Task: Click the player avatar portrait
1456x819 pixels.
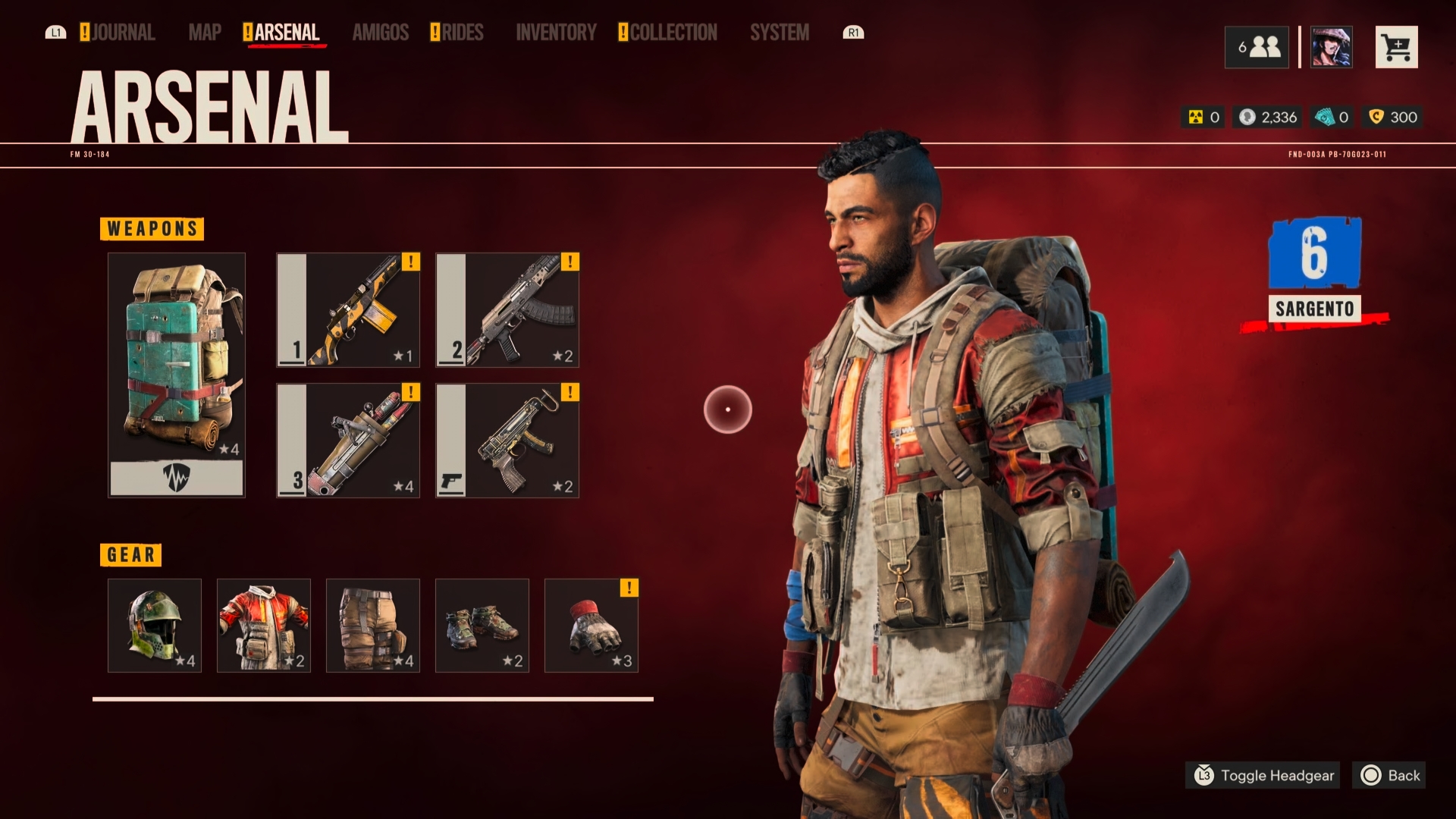Action: click(1331, 47)
